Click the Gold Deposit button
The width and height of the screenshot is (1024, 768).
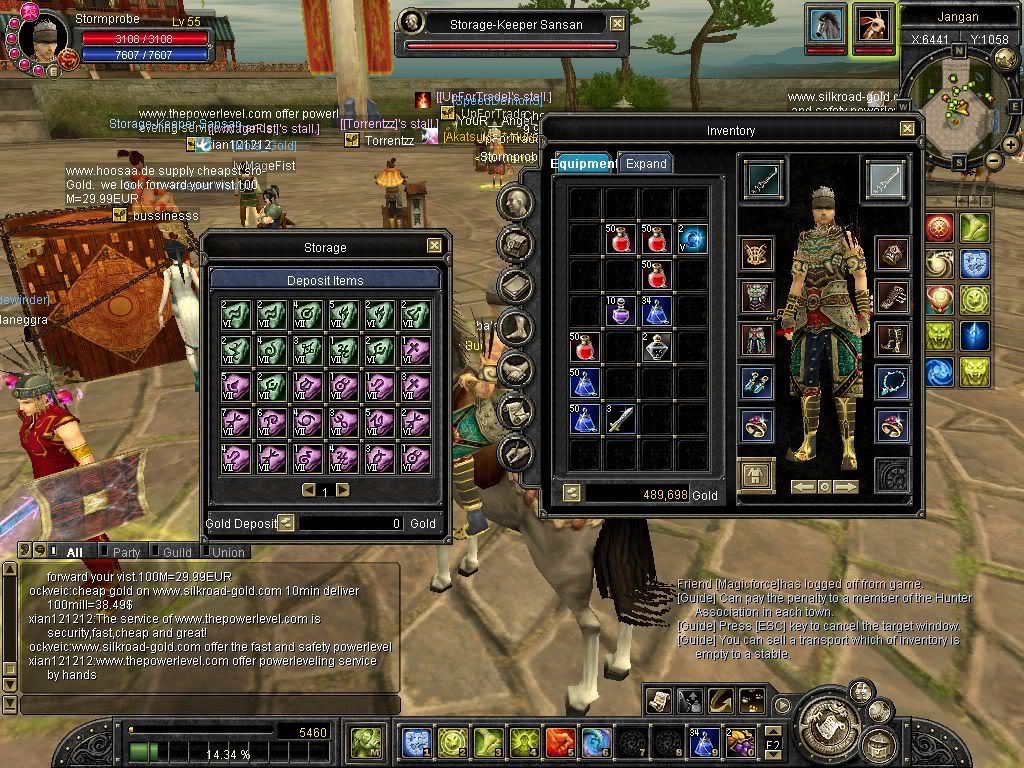[286, 522]
